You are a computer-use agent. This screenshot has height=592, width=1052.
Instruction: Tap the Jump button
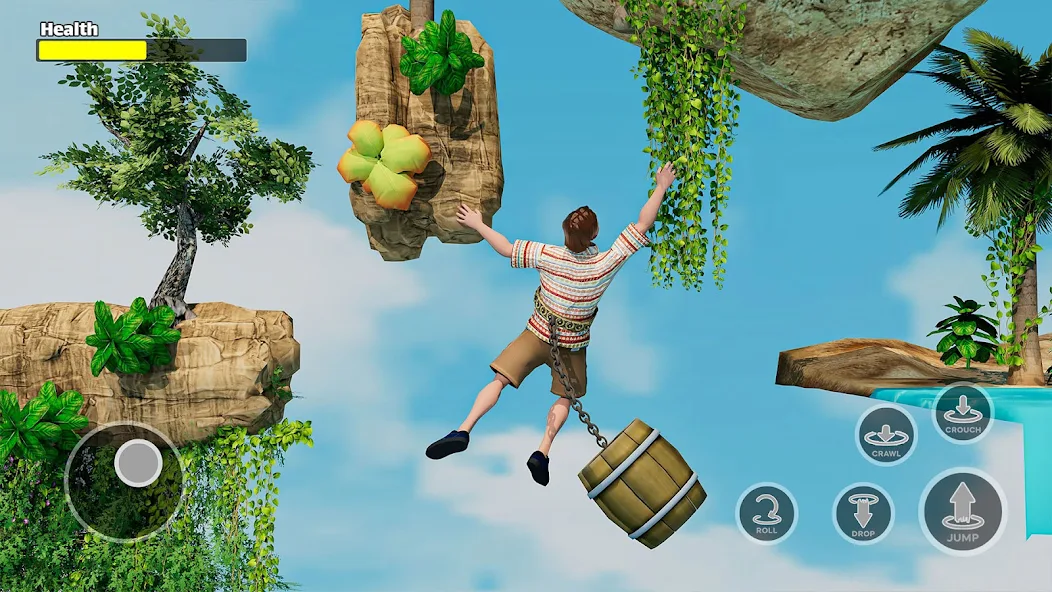click(962, 510)
